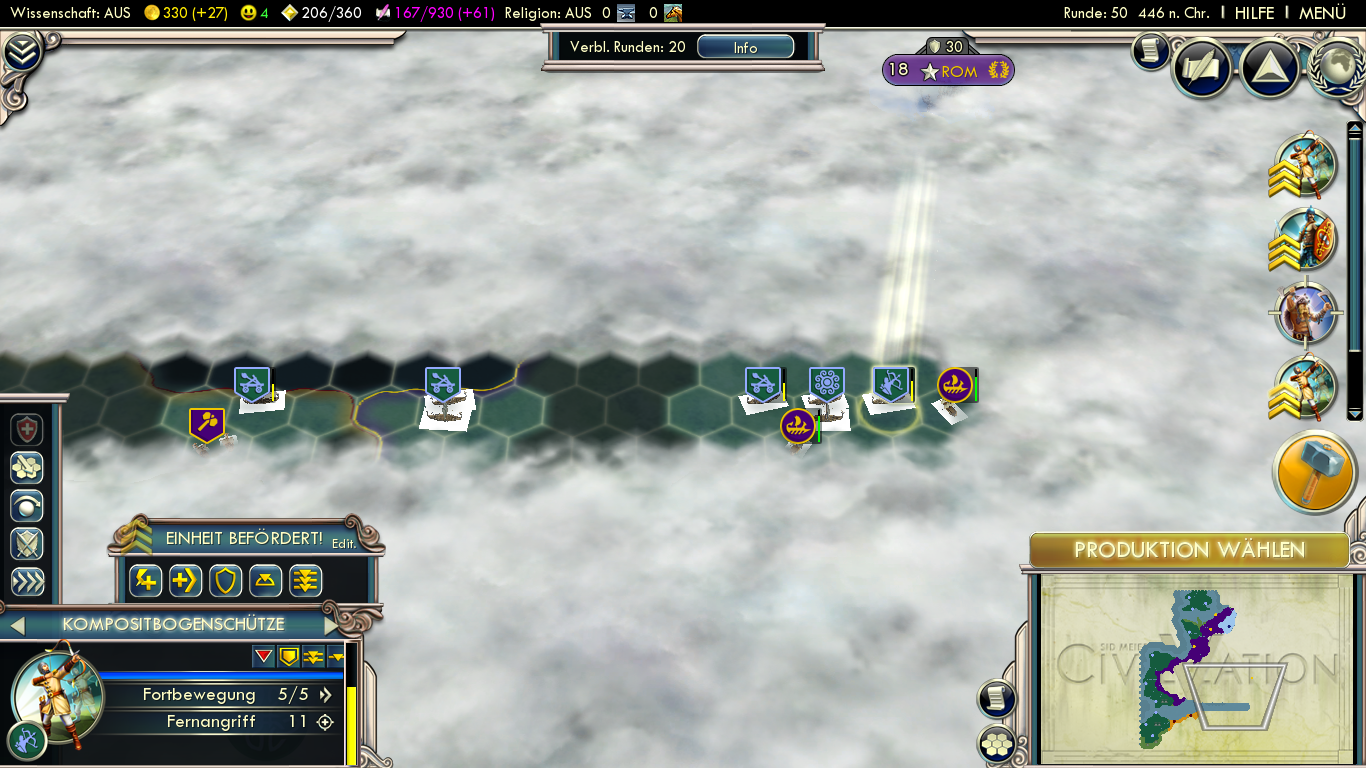The image size is (1366, 768).
Task: Open the social policies feather-scroll button
Action: [x=1201, y=66]
